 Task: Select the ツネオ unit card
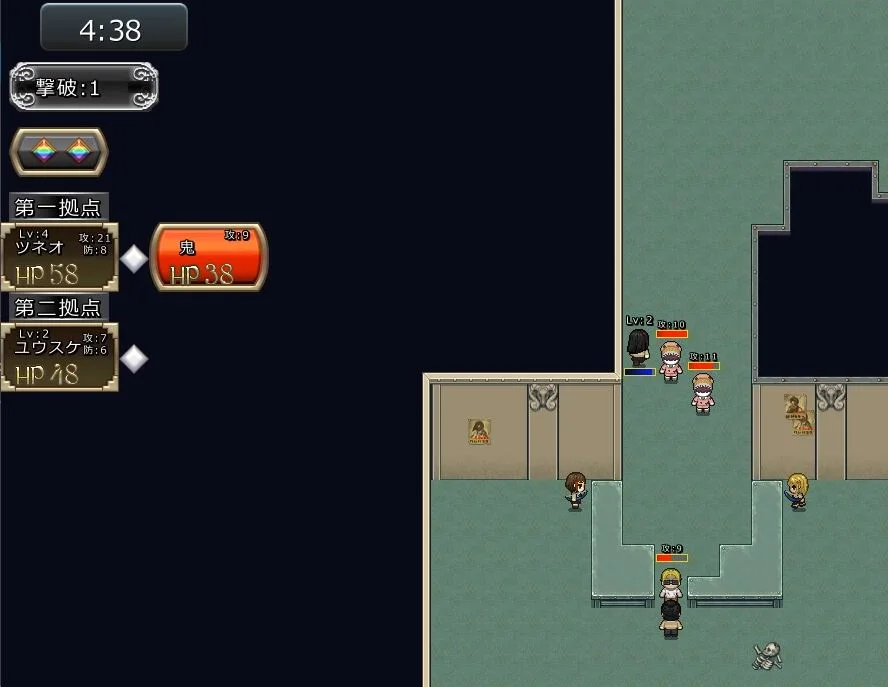click(x=59, y=257)
